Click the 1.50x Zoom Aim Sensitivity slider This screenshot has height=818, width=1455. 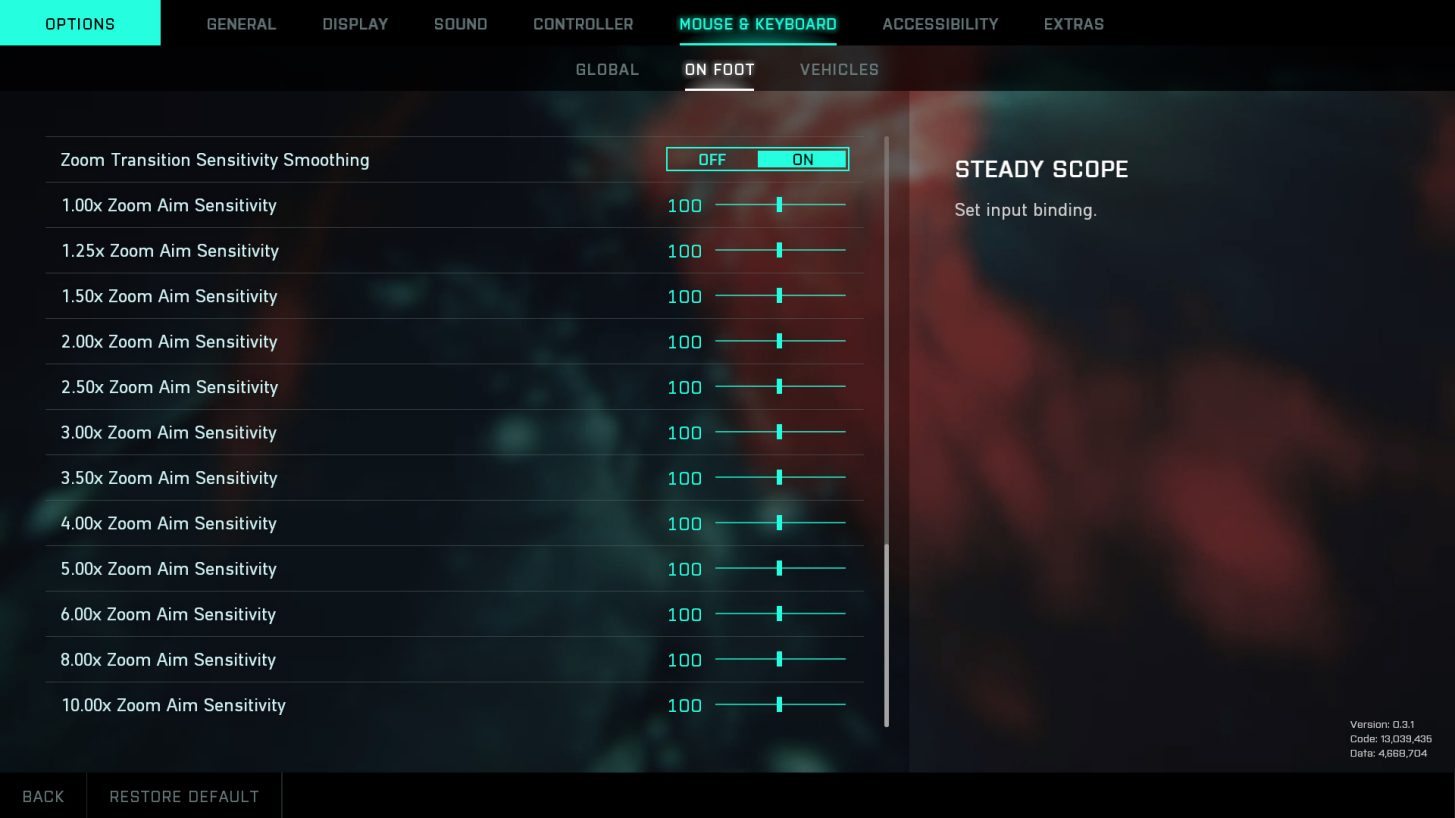click(779, 296)
